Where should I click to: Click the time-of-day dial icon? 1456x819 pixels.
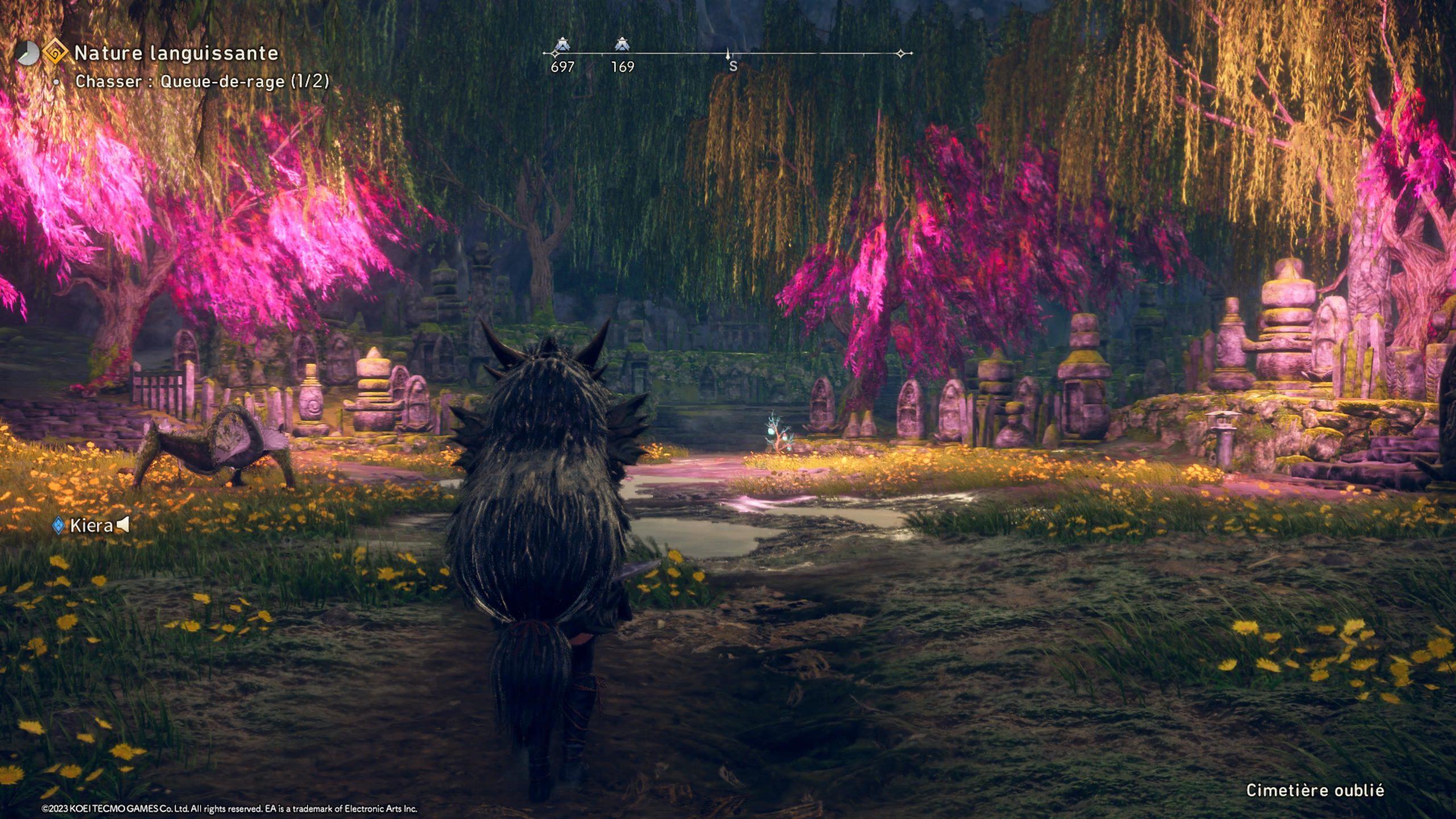(x=26, y=53)
